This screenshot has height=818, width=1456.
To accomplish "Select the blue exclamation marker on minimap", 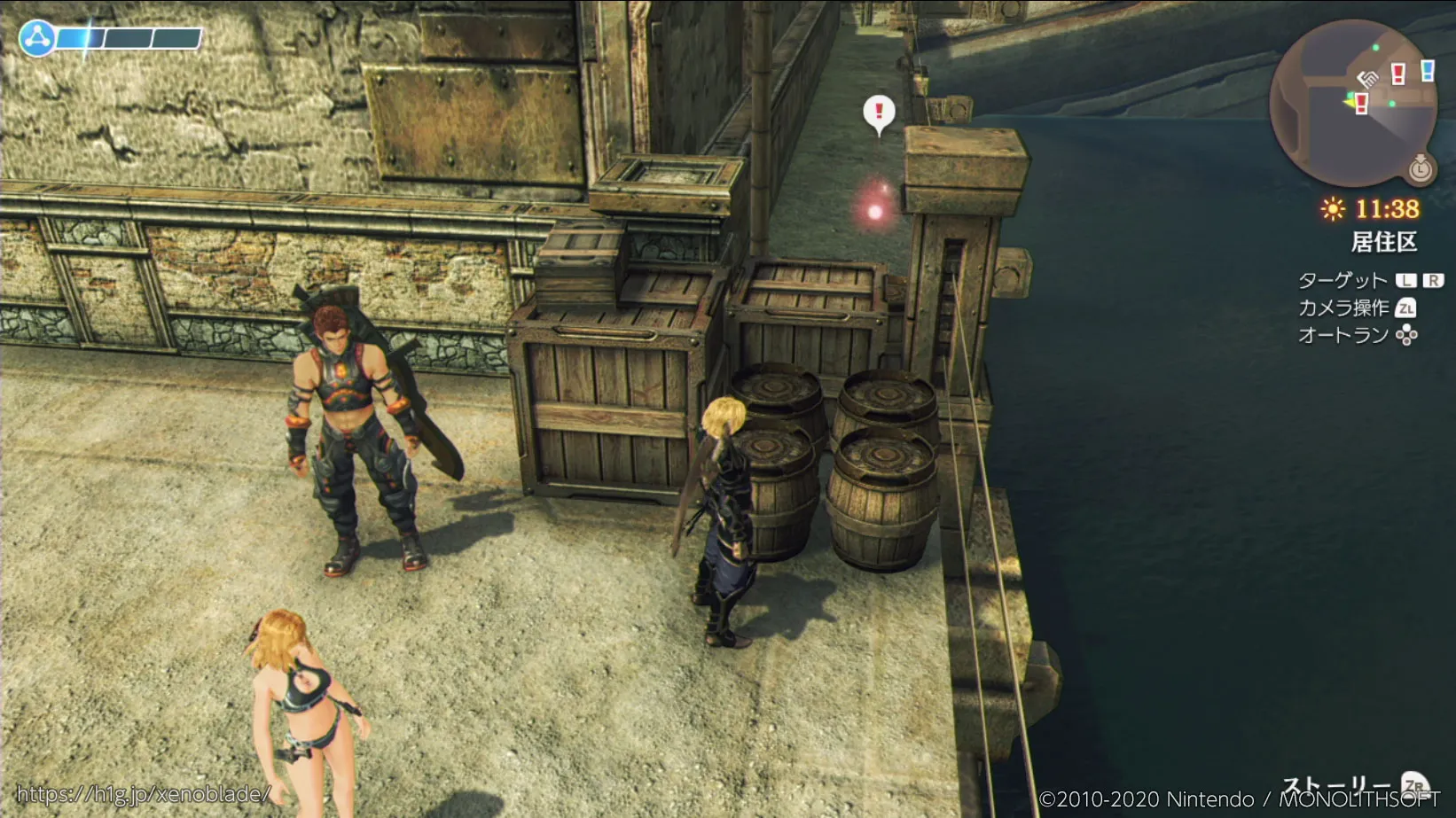I will pos(1427,70).
